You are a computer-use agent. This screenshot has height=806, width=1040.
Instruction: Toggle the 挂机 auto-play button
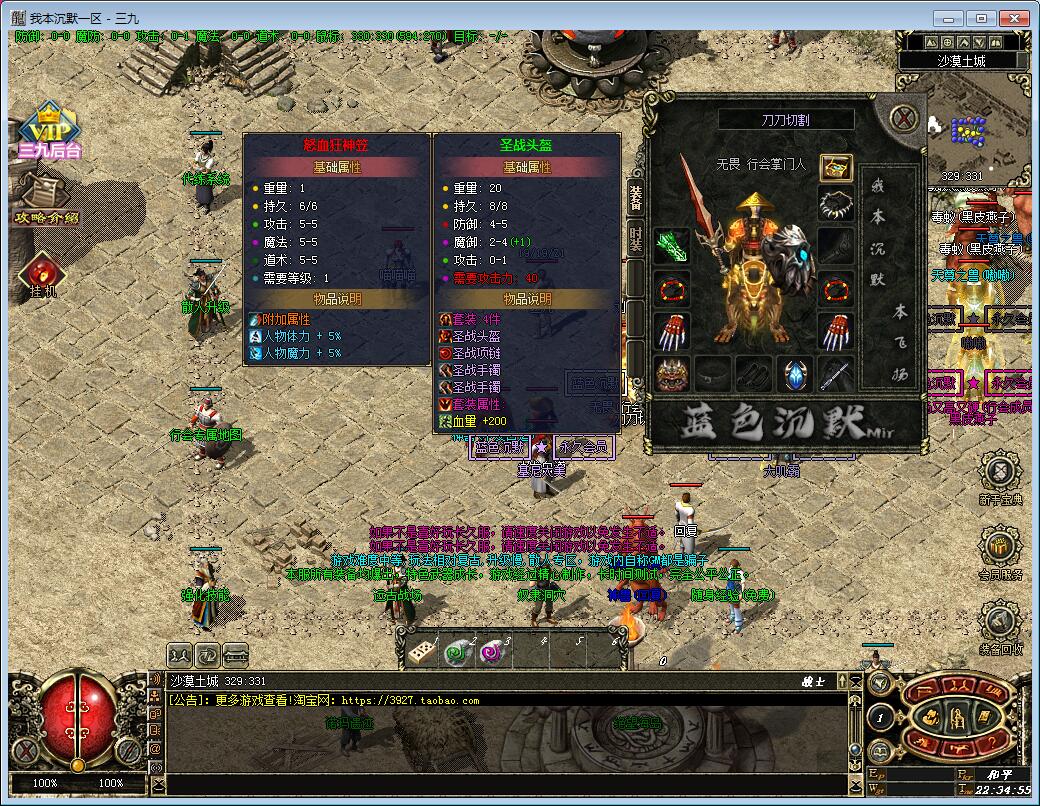click(43, 275)
